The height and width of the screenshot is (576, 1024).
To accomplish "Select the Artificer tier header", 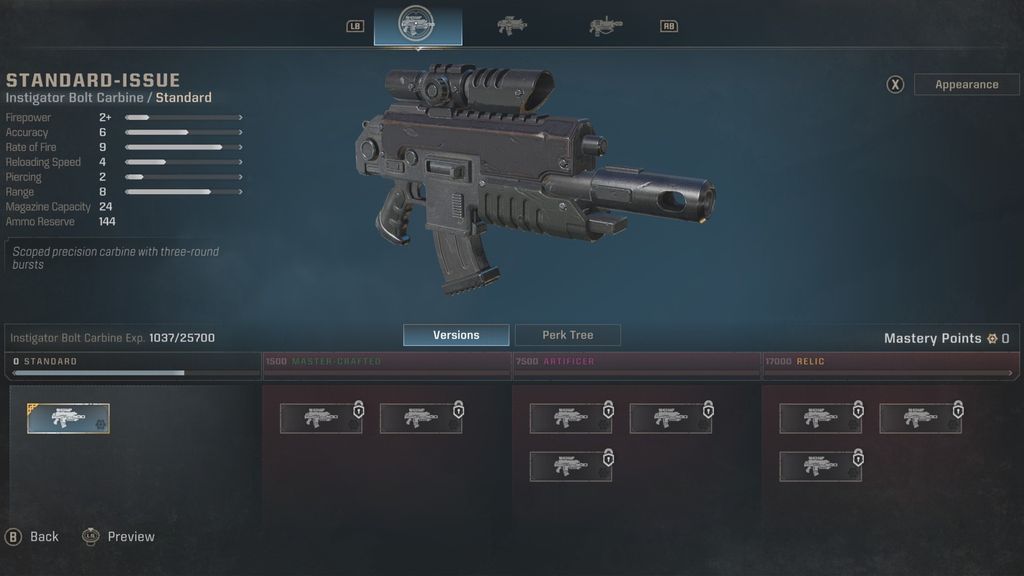I will click(x=637, y=362).
